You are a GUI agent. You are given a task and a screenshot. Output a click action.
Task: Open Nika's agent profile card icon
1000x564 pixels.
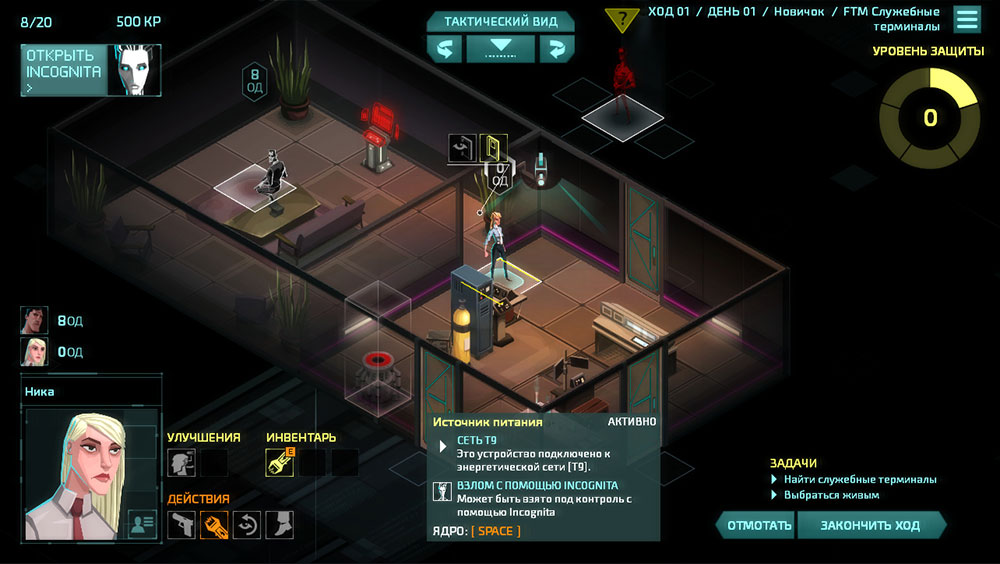coord(142,524)
